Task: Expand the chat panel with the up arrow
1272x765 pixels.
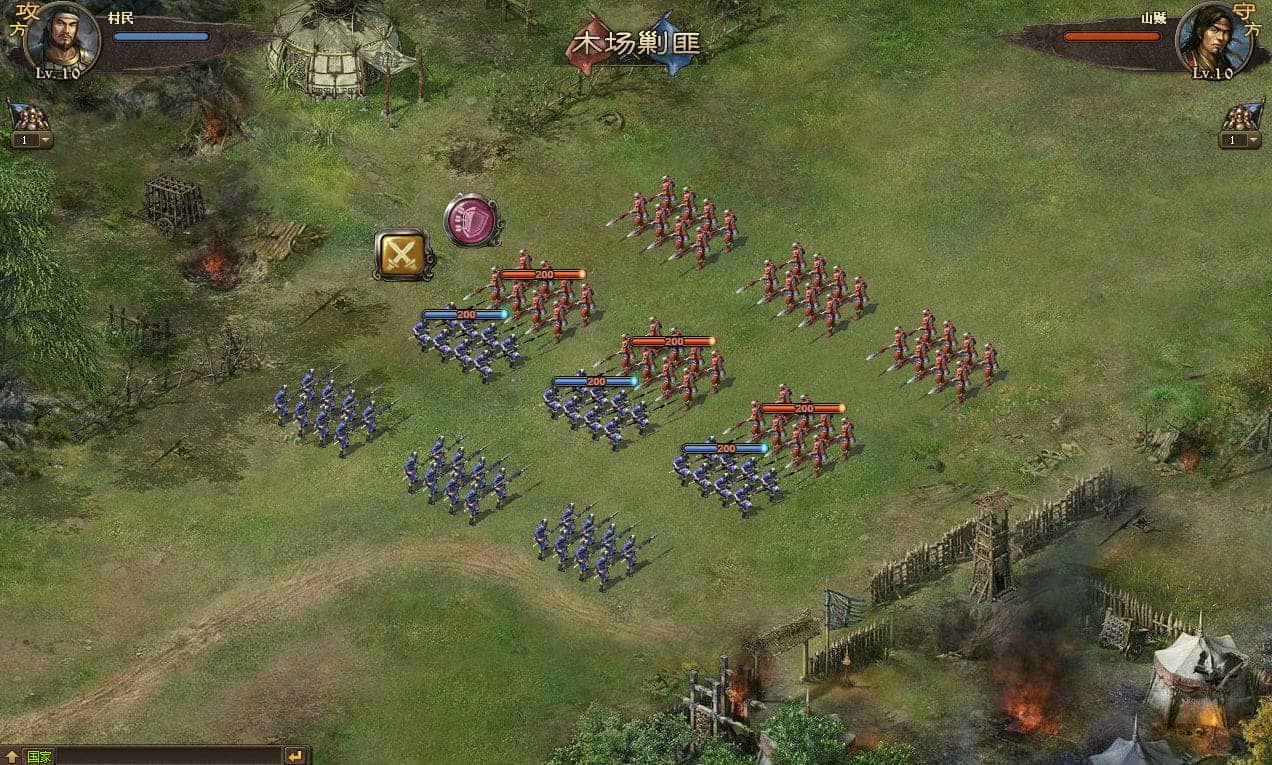Action: pos(12,756)
